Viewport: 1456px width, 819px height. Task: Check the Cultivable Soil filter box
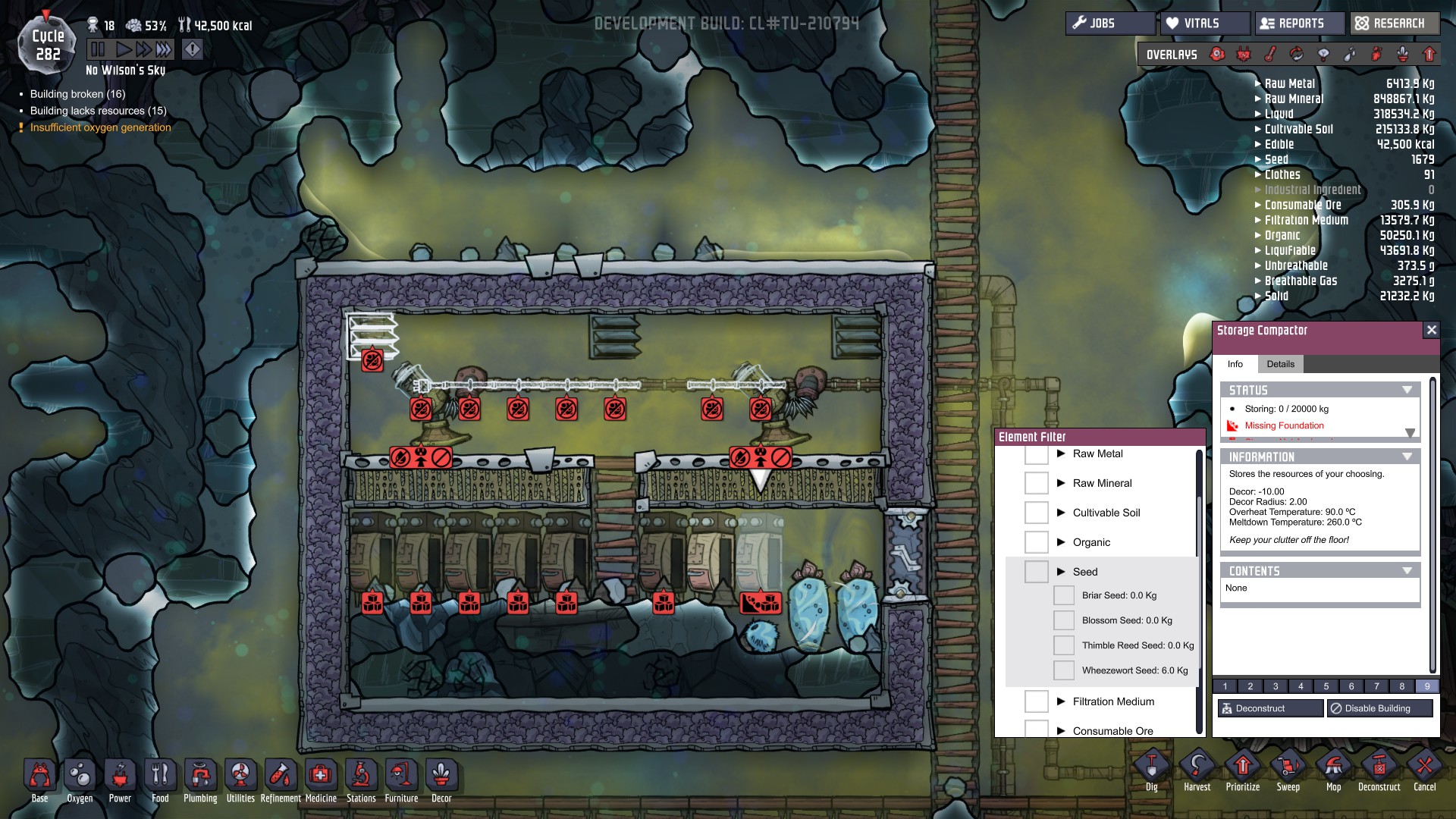(x=1036, y=513)
